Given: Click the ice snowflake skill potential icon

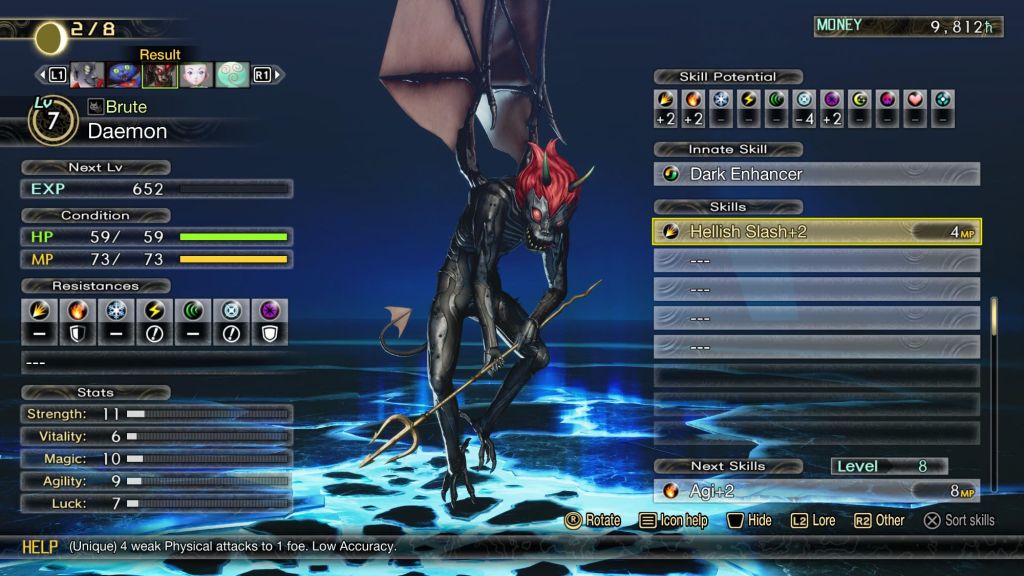Looking at the screenshot, I should point(721,100).
